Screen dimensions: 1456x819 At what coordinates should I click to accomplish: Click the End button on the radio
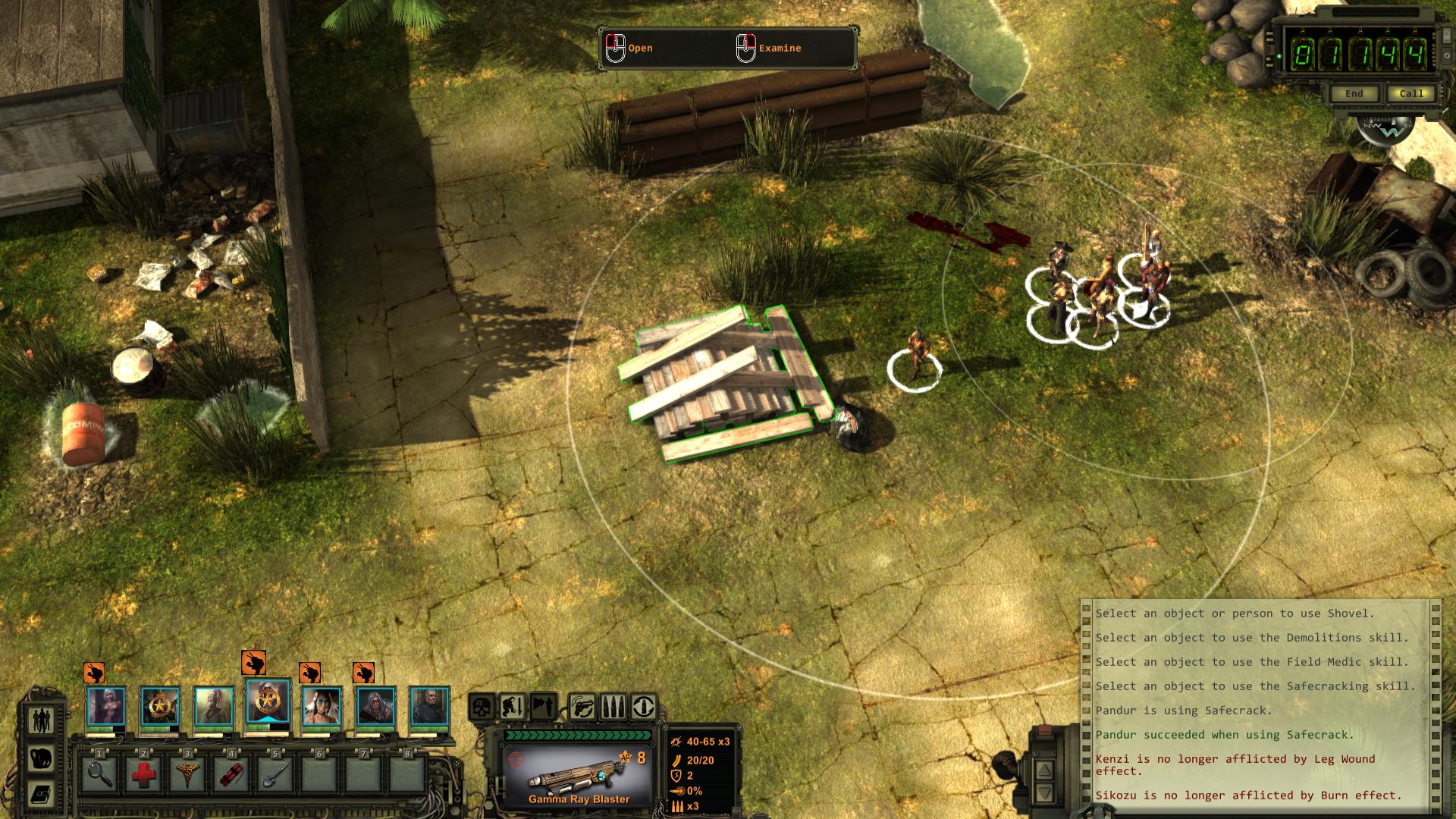tap(1354, 94)
